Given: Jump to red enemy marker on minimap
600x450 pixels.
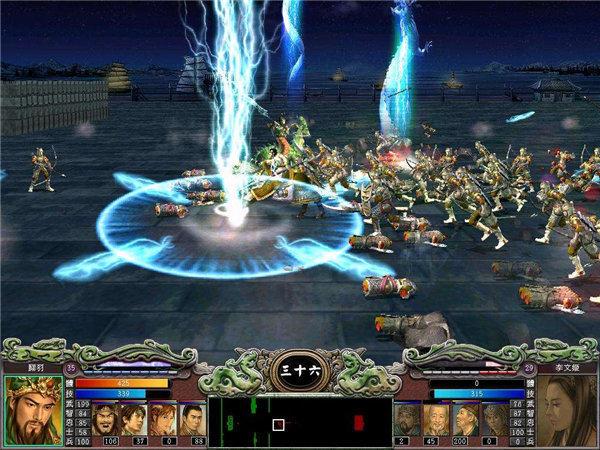Looking at the screenshot, I should (358, 422).
